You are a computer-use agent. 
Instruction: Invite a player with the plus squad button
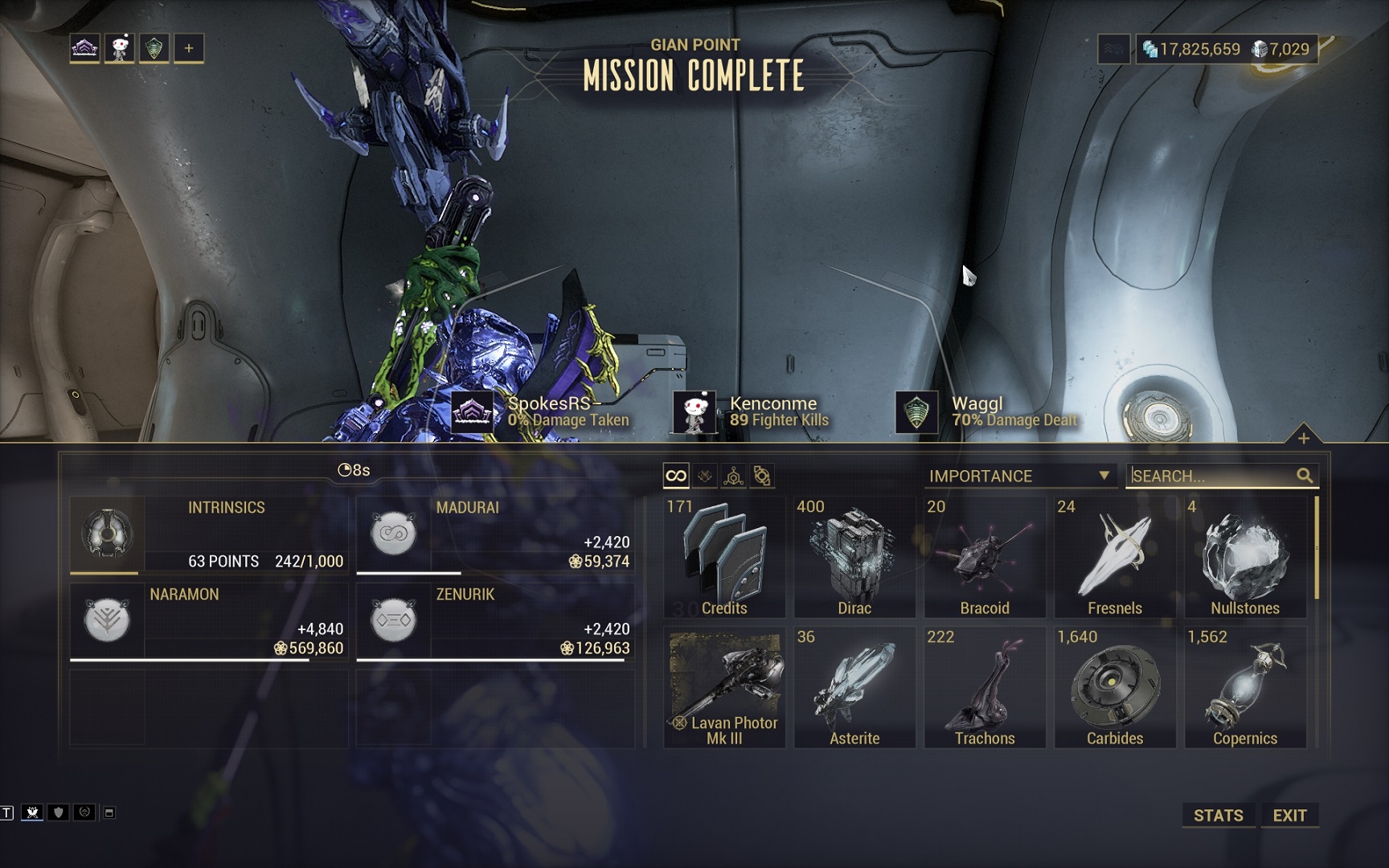(x=189, y=48)
